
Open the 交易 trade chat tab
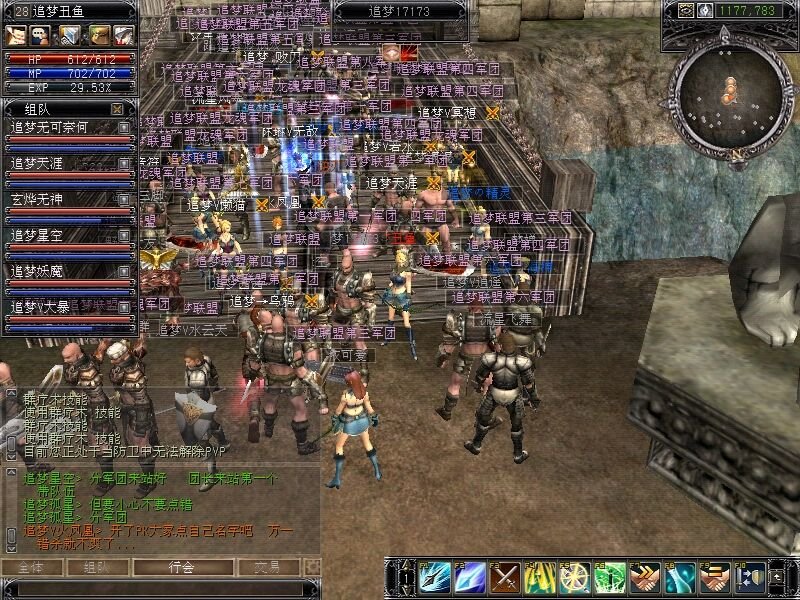point(266,567)
